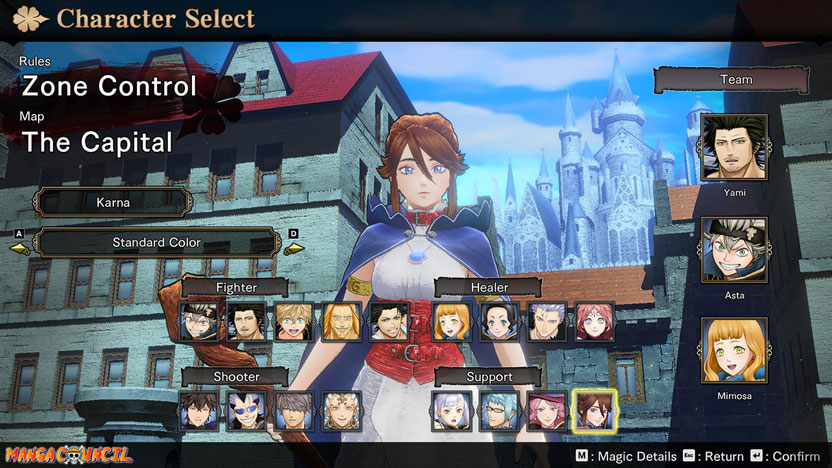832x468 pixels.
Task: Choose the pink-haired healer with forehead jewel
Action: [594, 322]
